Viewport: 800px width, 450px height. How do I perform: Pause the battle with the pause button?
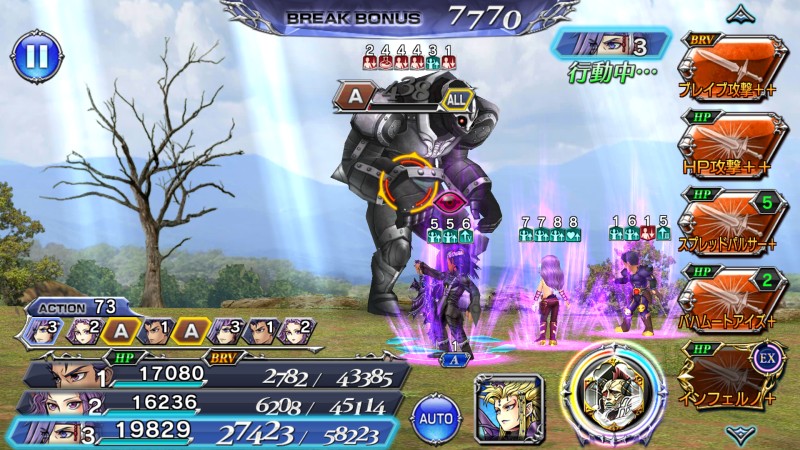[35, 57]
